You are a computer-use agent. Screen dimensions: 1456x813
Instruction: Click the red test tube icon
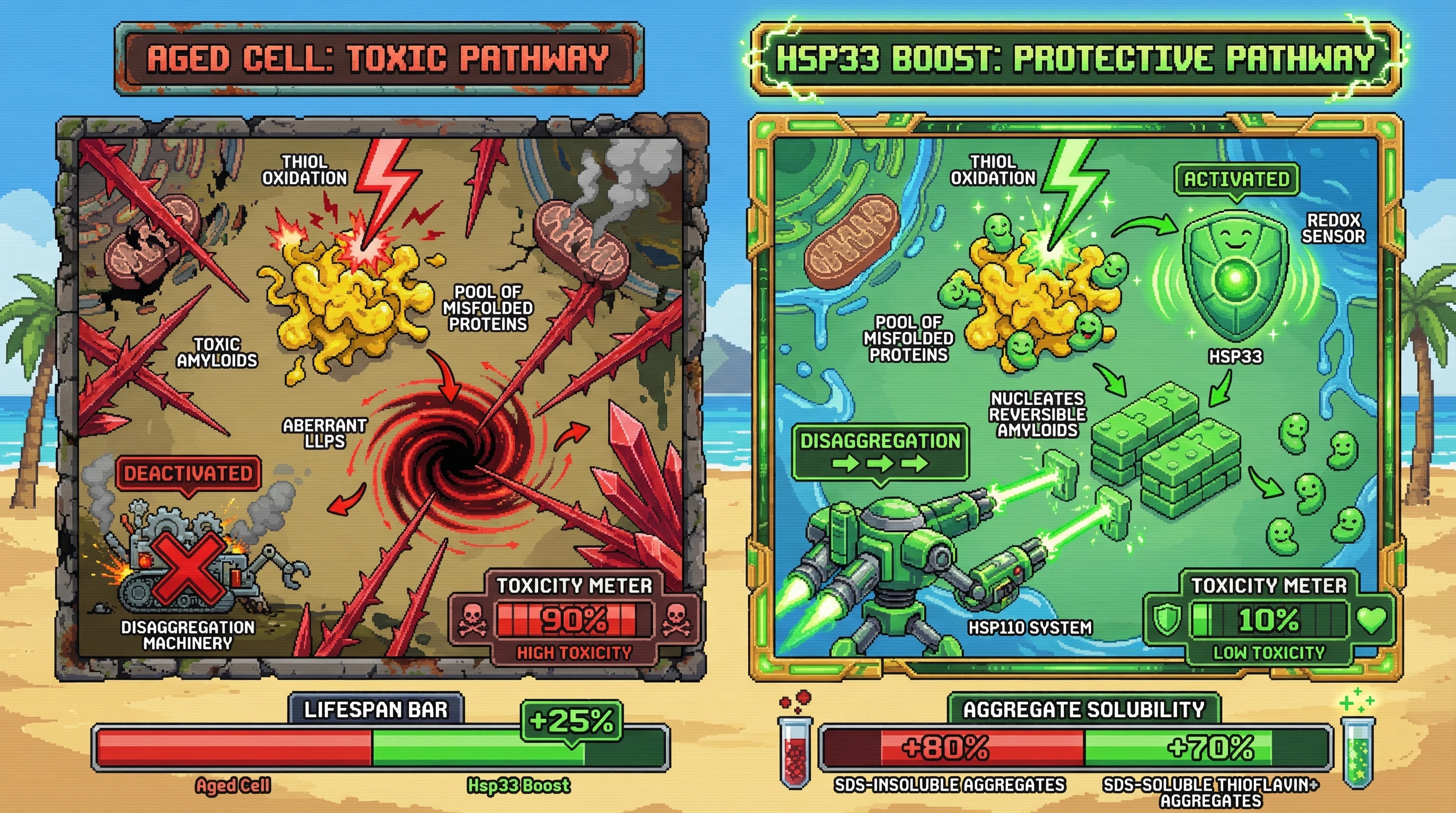pyautogui.click(x=795, y=752)
